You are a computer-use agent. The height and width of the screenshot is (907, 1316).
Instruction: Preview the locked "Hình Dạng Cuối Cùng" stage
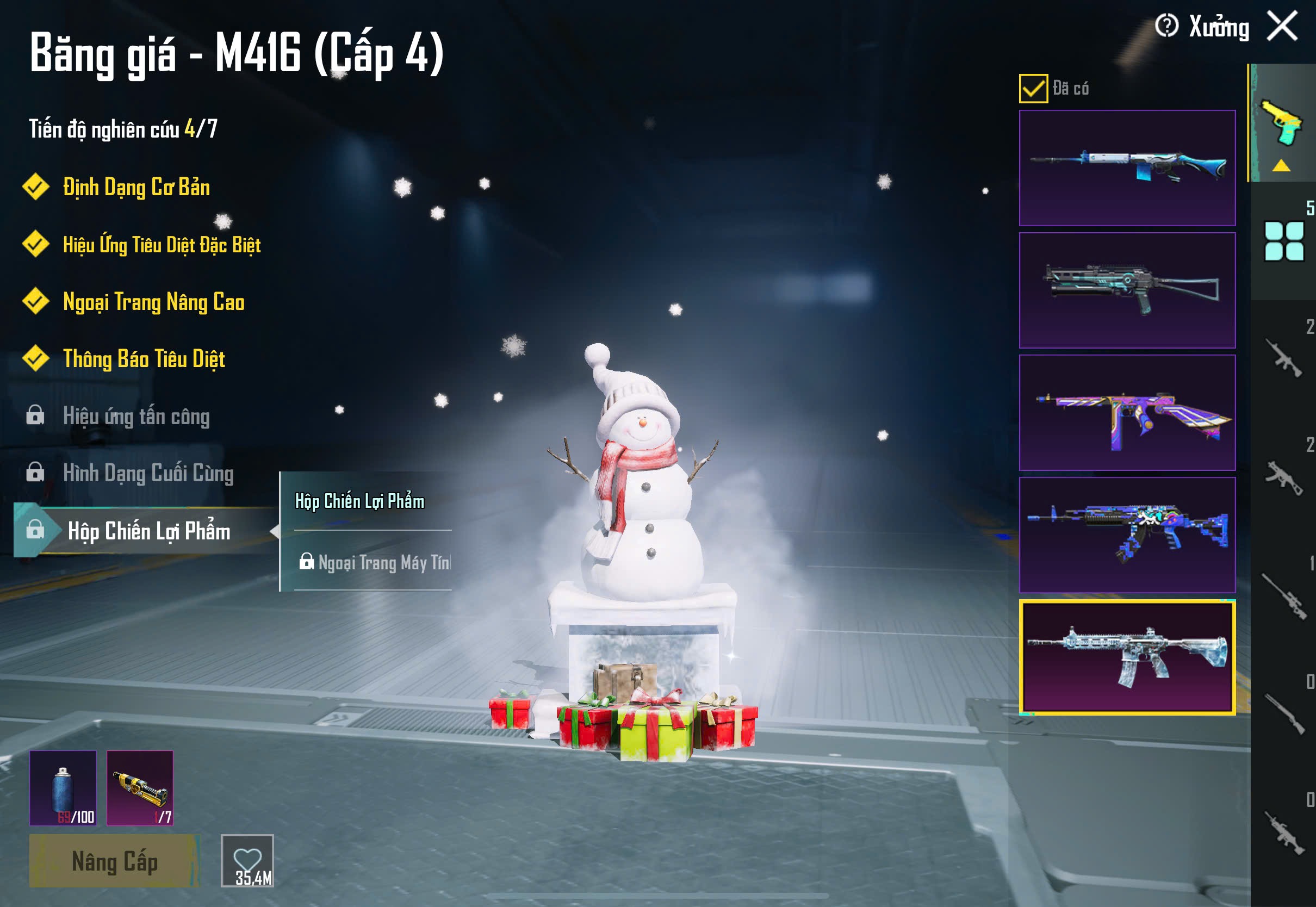pyautogui.click(x=148, y=474)
